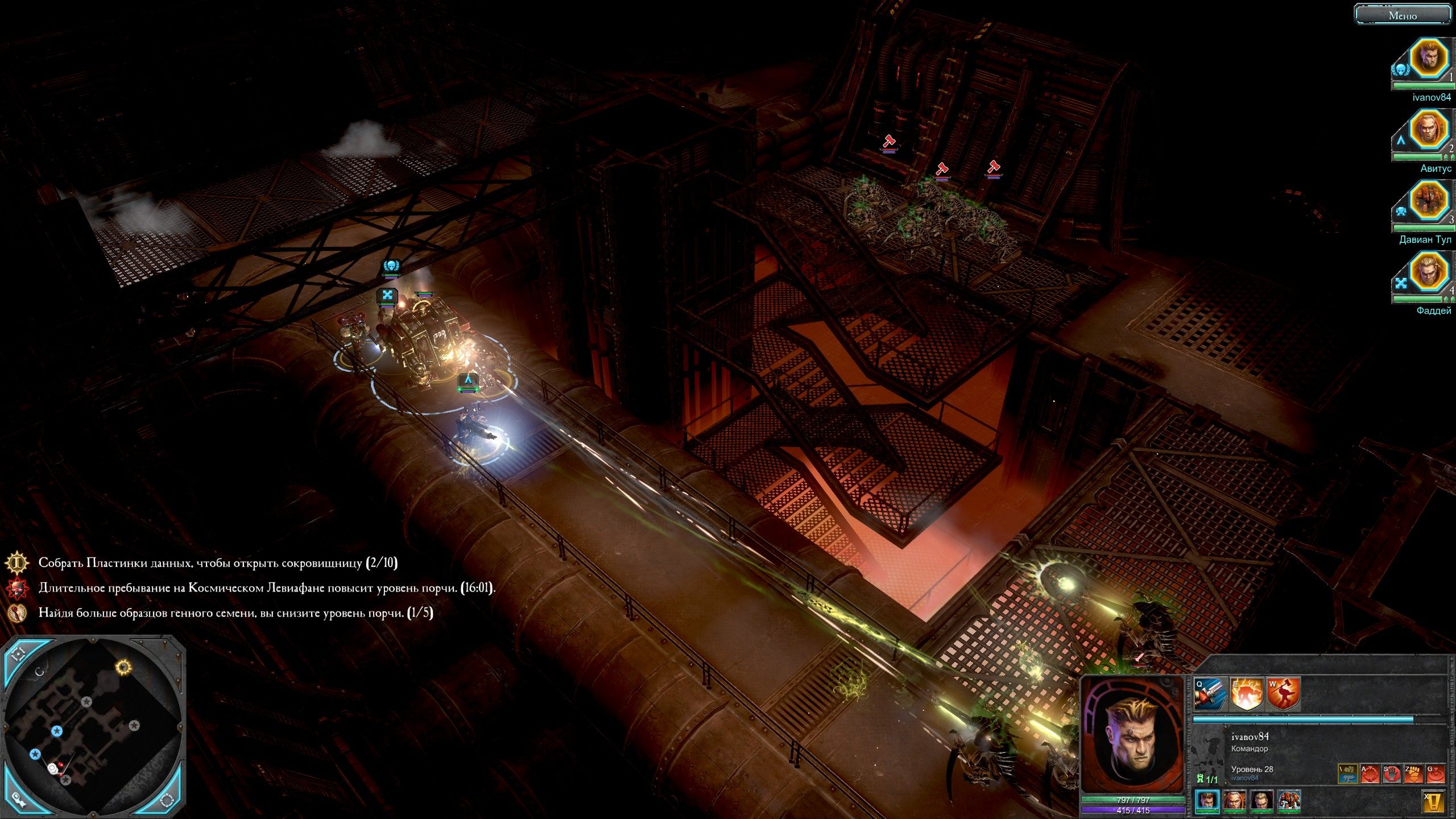The image size is (1456, 819).
Task: Click the stop command hand icon
Action: pos(1392,773)
